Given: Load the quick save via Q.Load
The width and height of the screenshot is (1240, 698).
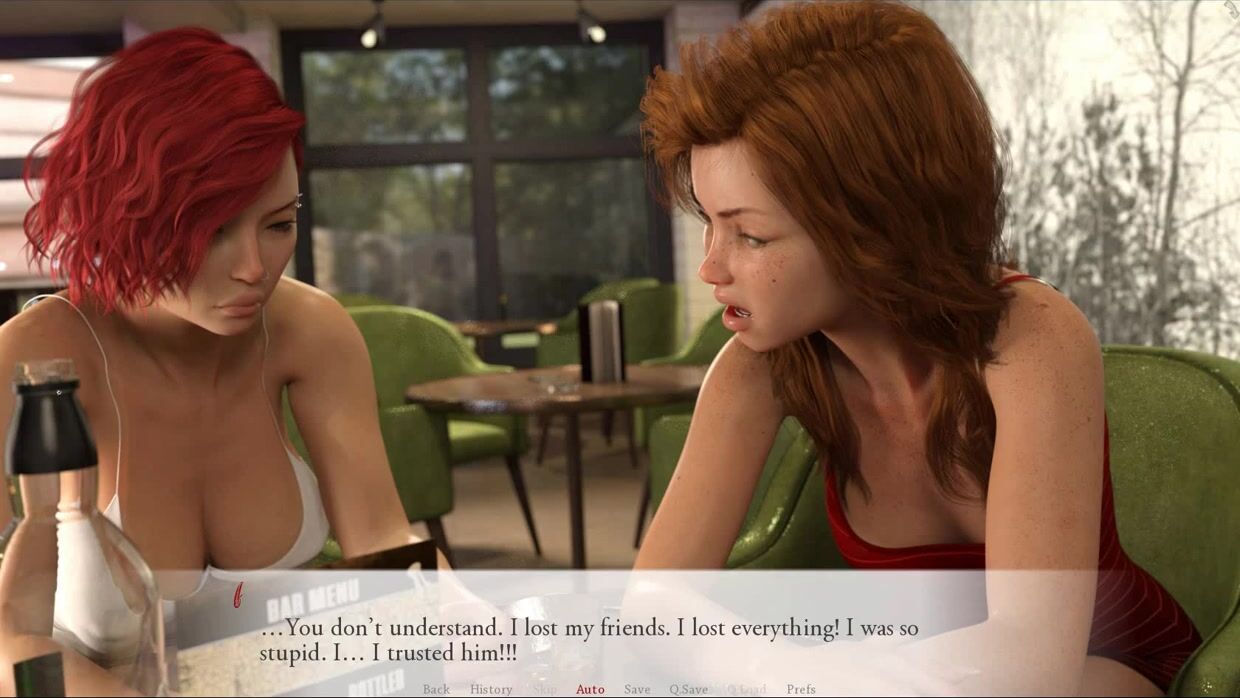Looking at the screenshot, I should pyautogui.click(x=745, y=689).
